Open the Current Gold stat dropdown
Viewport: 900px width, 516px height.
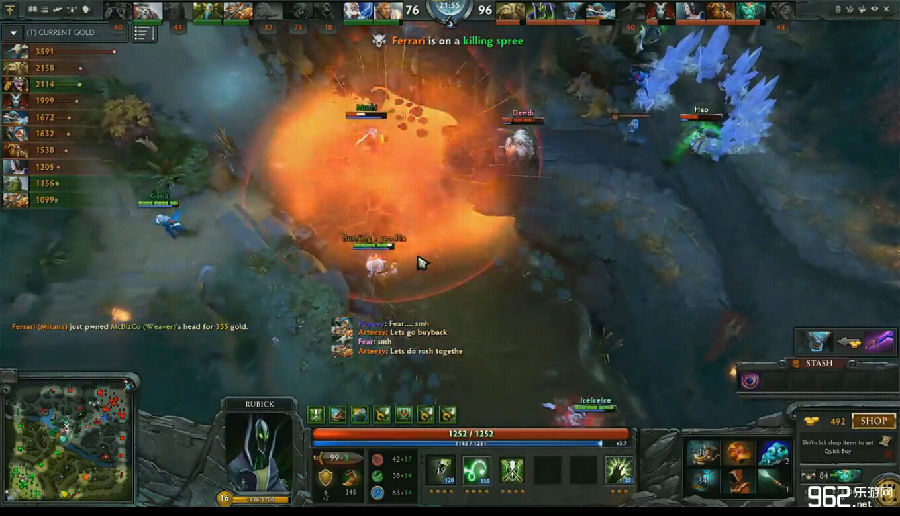(14, 32)
